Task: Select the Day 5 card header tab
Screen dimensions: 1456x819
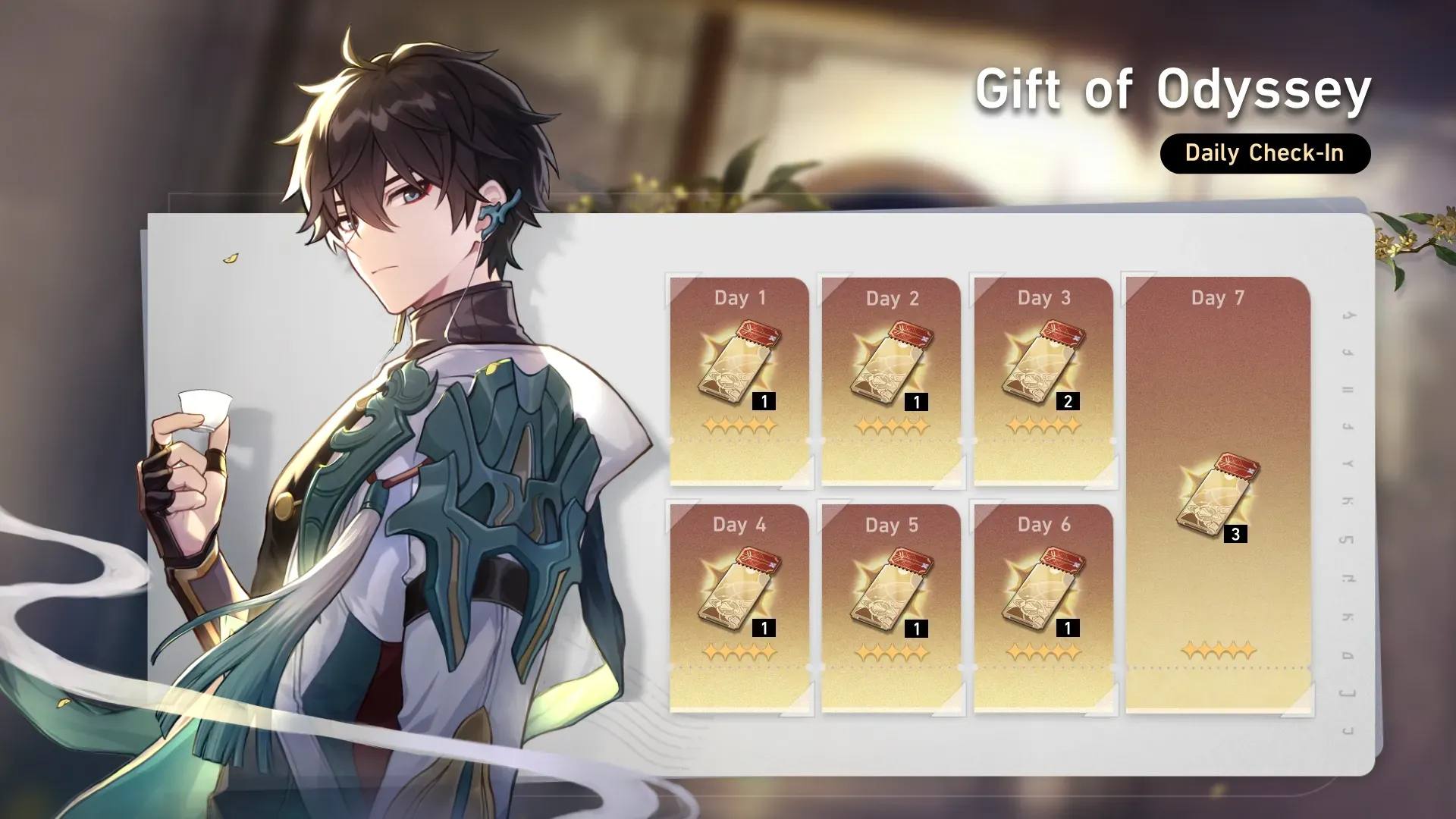Action: click(892, 525)
